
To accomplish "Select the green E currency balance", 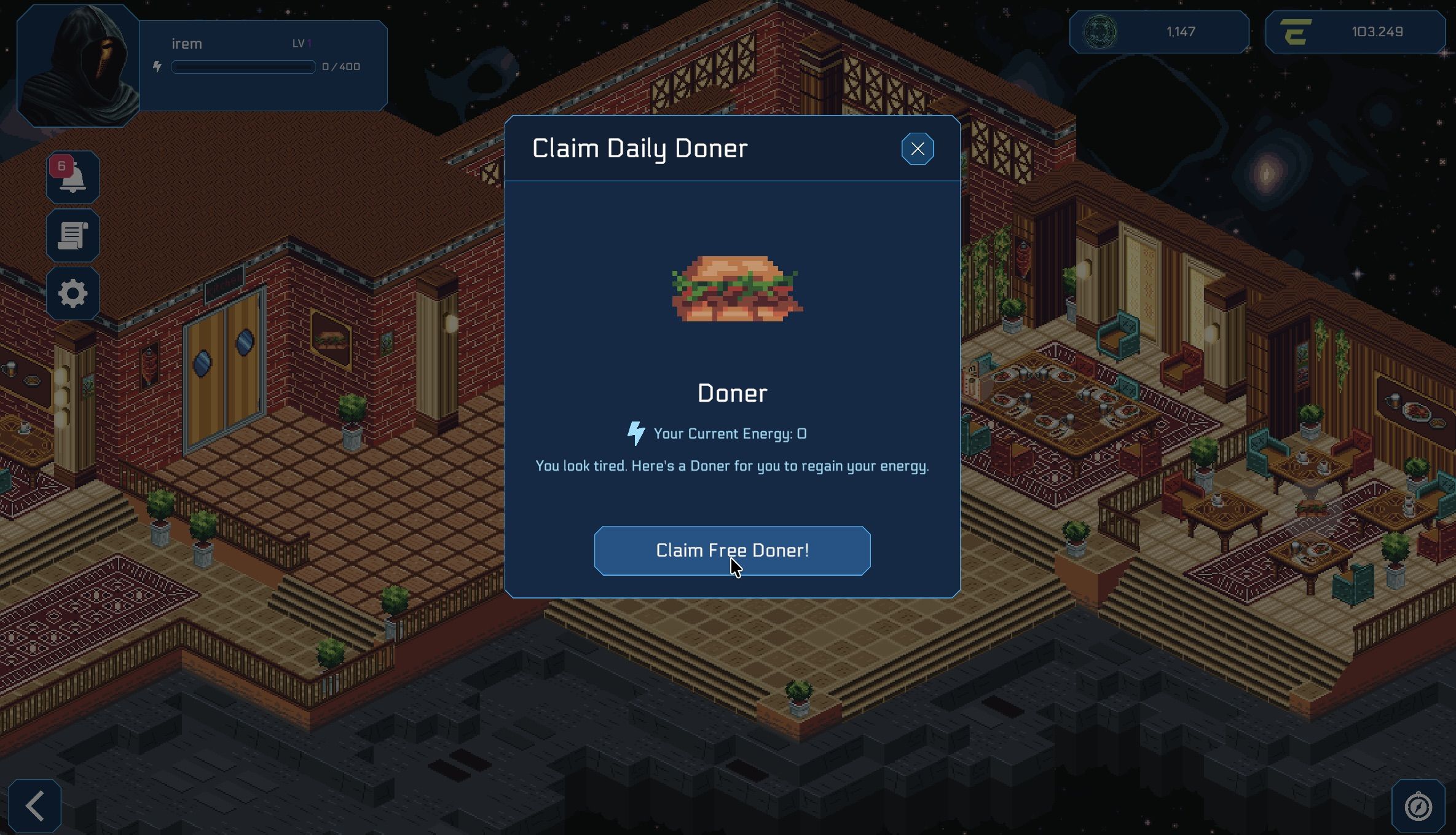I will click(1355, 32).
